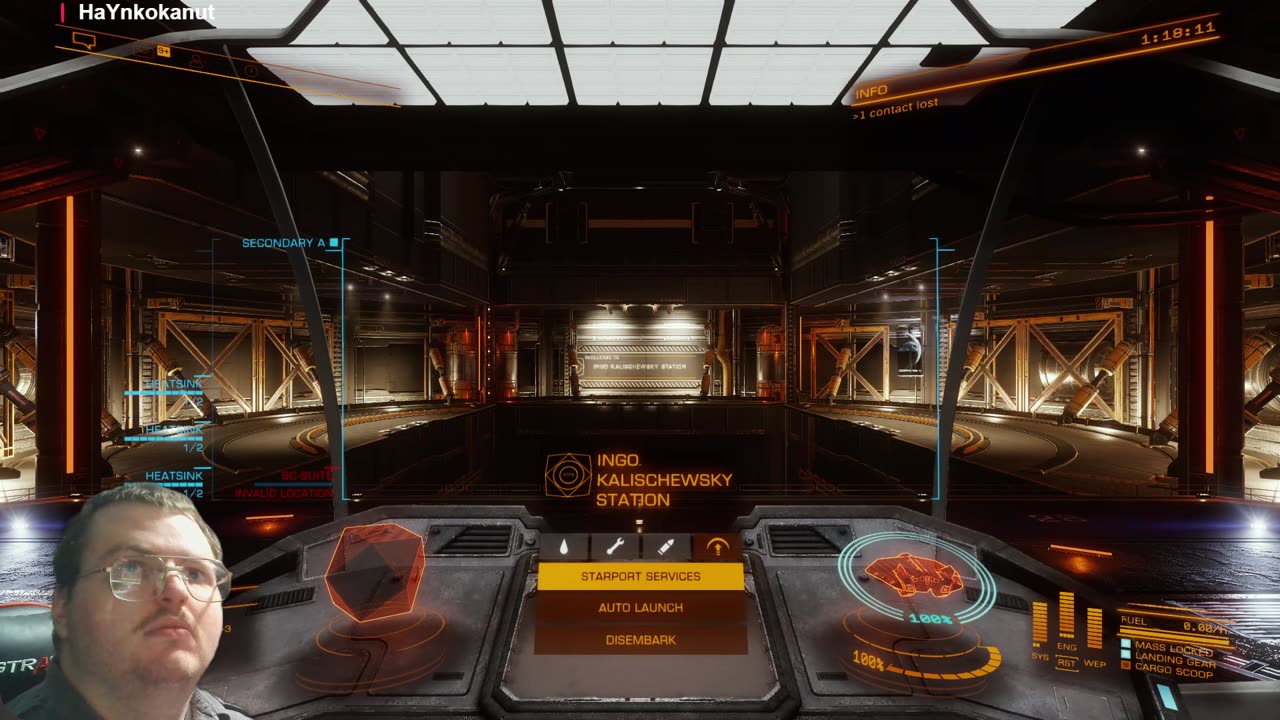1280x720 pixels.
Task: Click the rearm bullet icon
Action: (666, 547)
